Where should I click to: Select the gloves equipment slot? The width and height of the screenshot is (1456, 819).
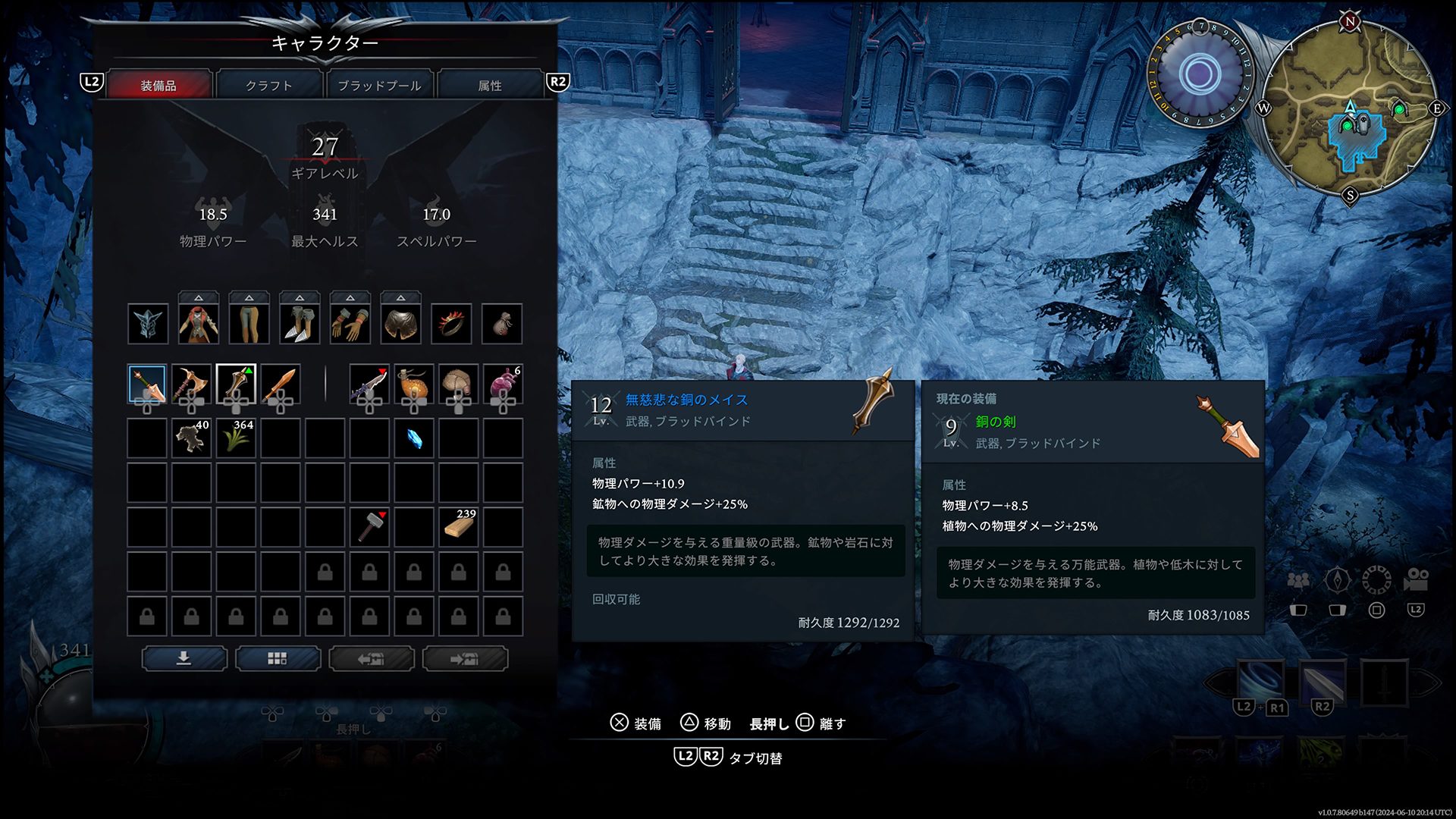[x=350, y=324]
